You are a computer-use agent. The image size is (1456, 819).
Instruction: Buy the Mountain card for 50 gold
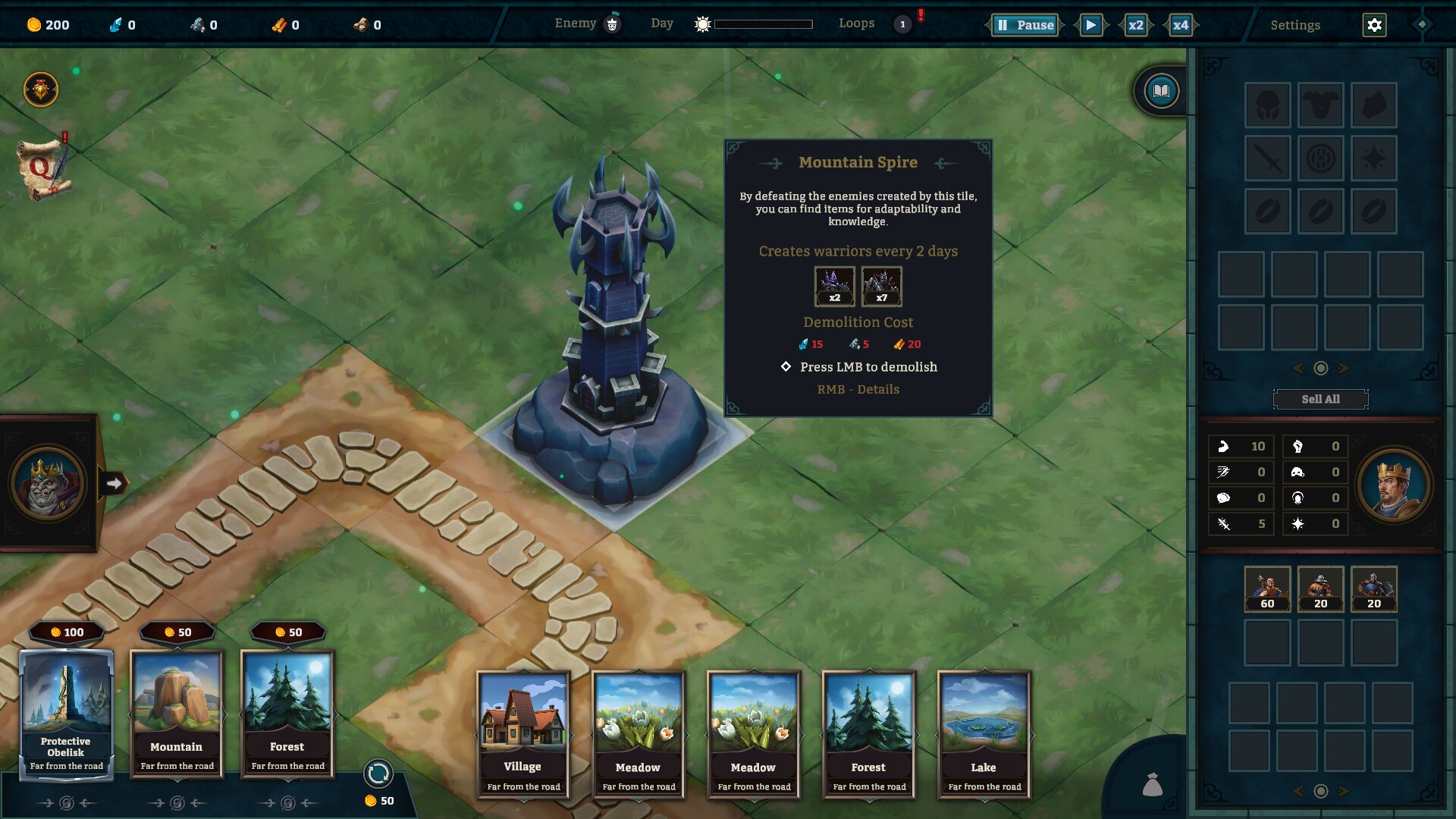pos(177,713)
